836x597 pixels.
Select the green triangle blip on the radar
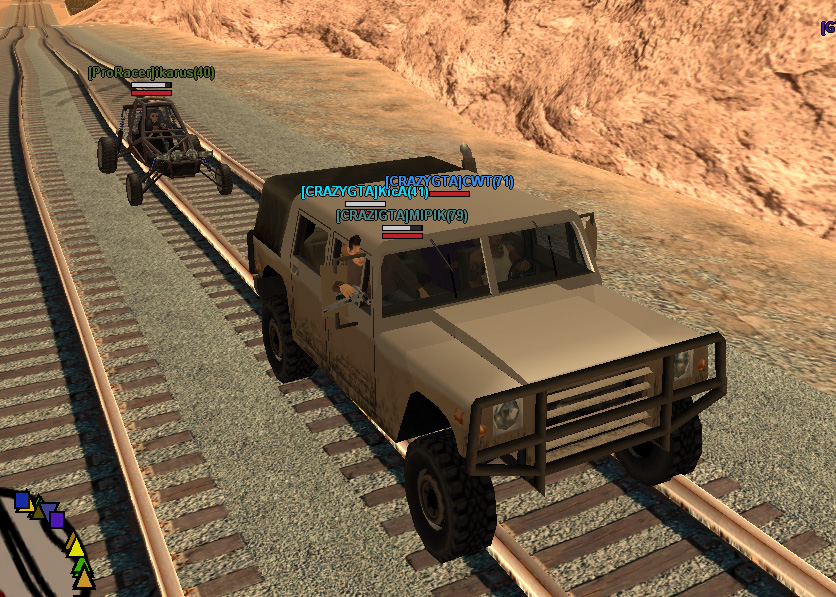[x=80, y=565]
